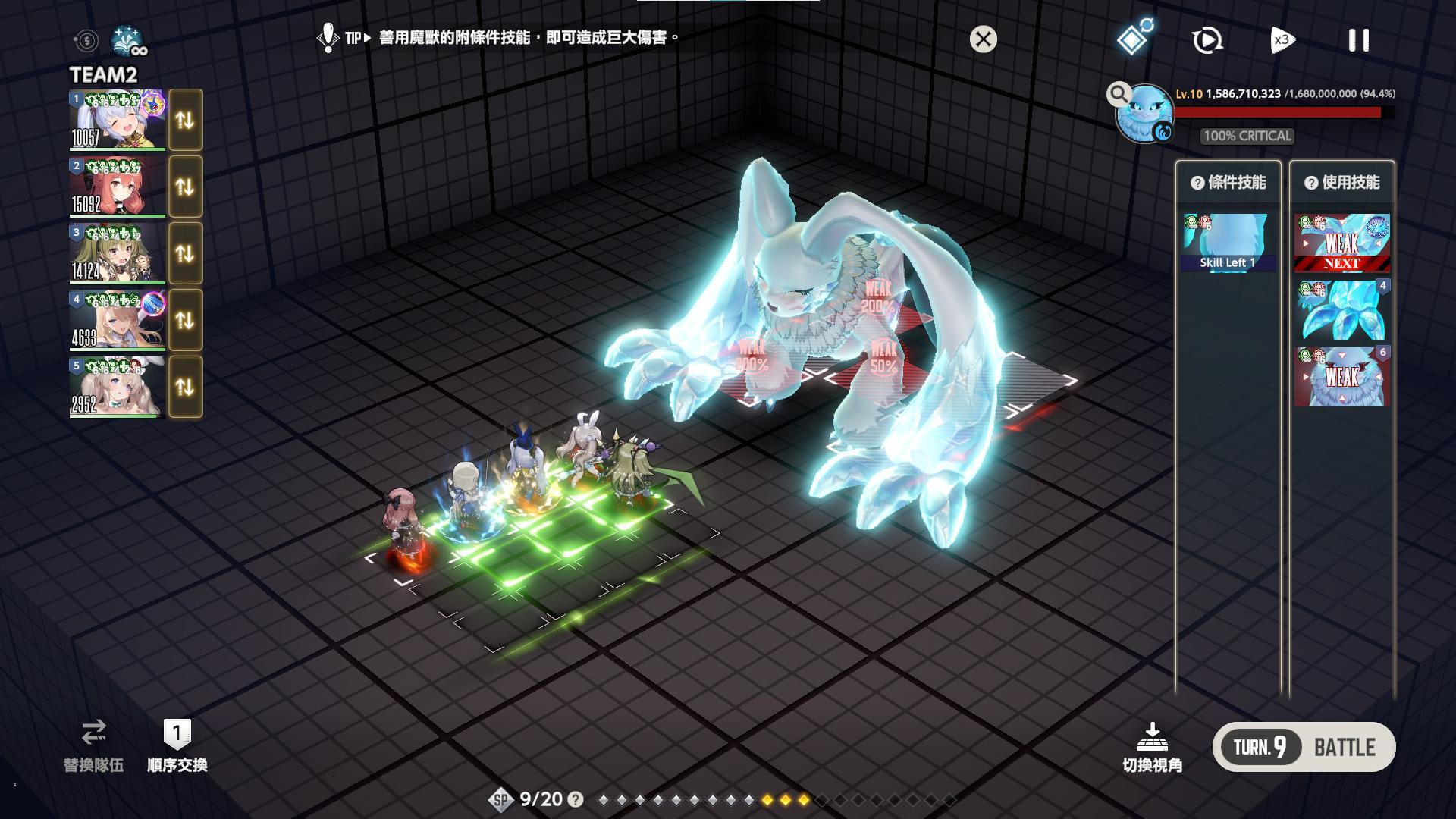
Task: Start the Turn 9 battle
Action: (x=1304, y=747)
